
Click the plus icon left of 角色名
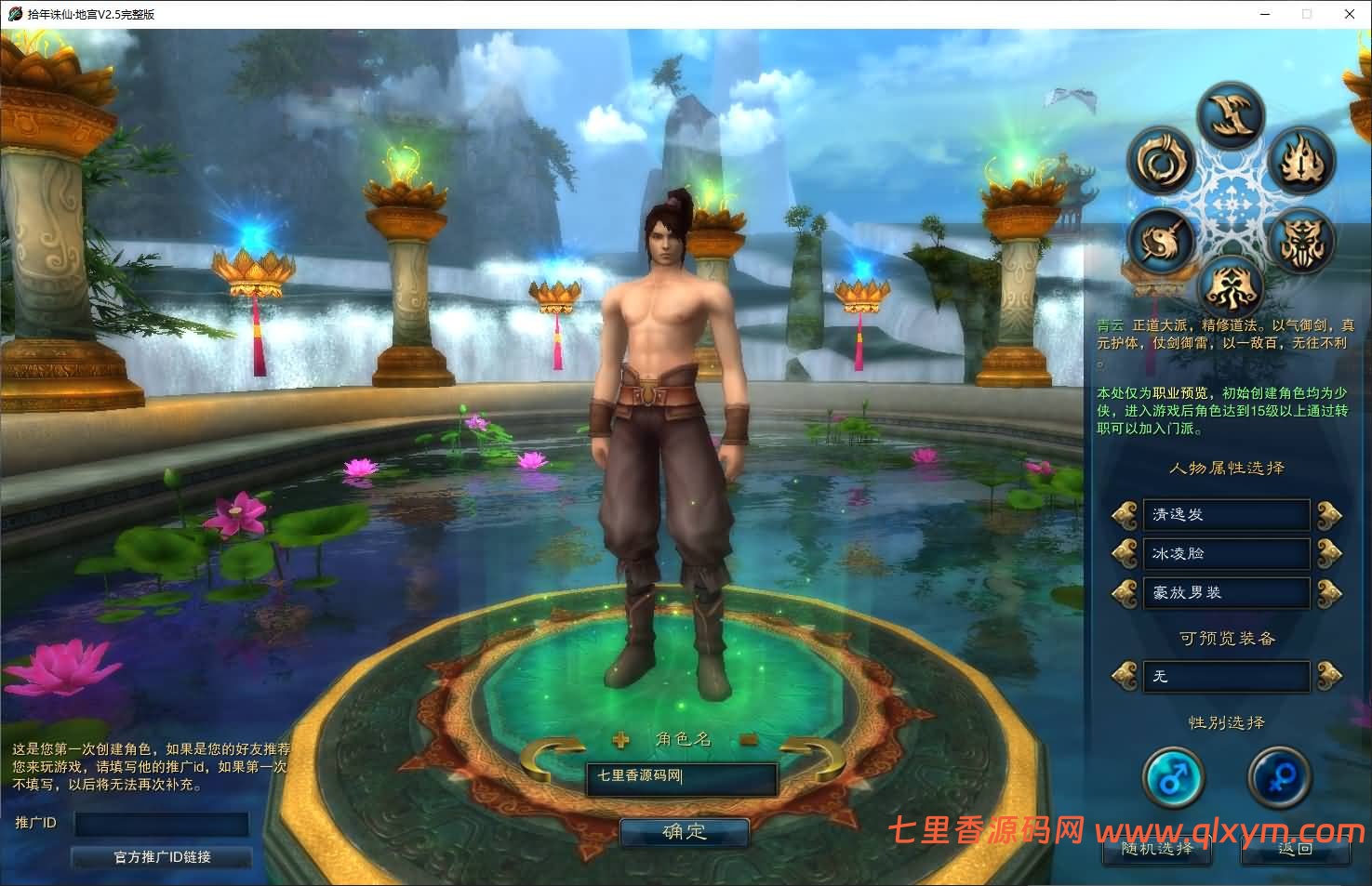click(x=619, y=739)
